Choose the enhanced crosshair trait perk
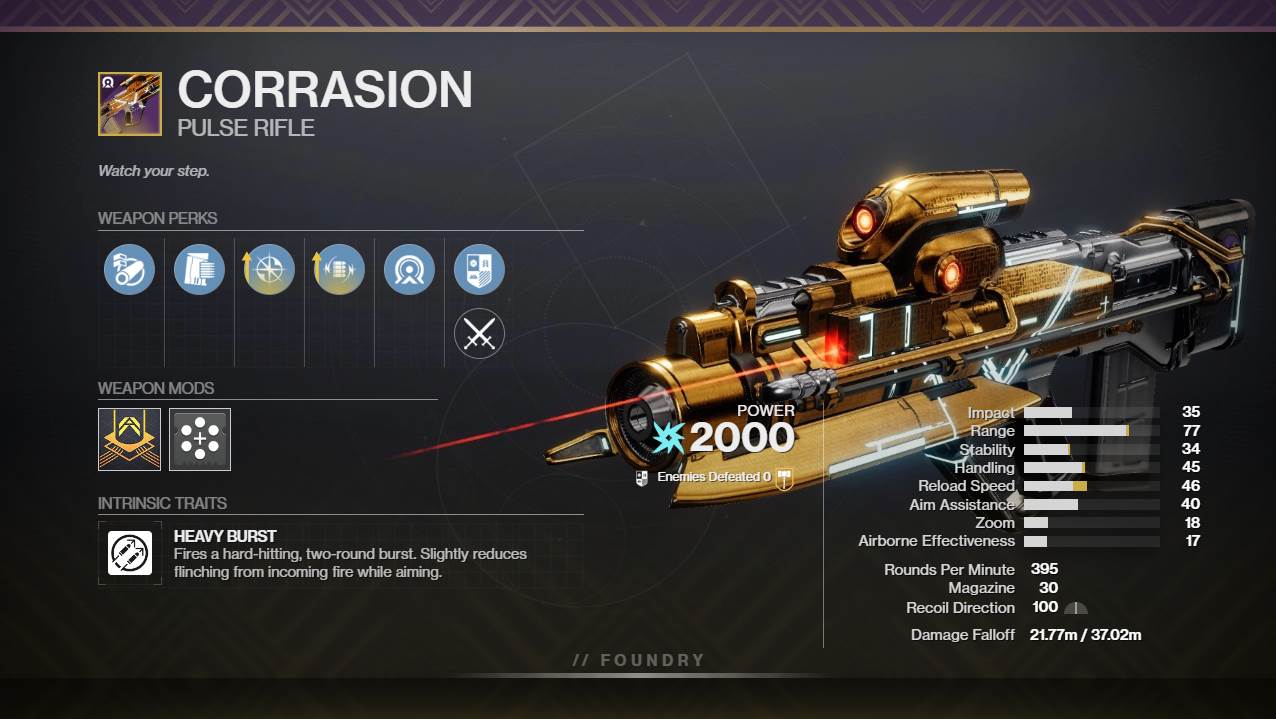The width and height of the screenshot is (1276, 719). [269, 270]
